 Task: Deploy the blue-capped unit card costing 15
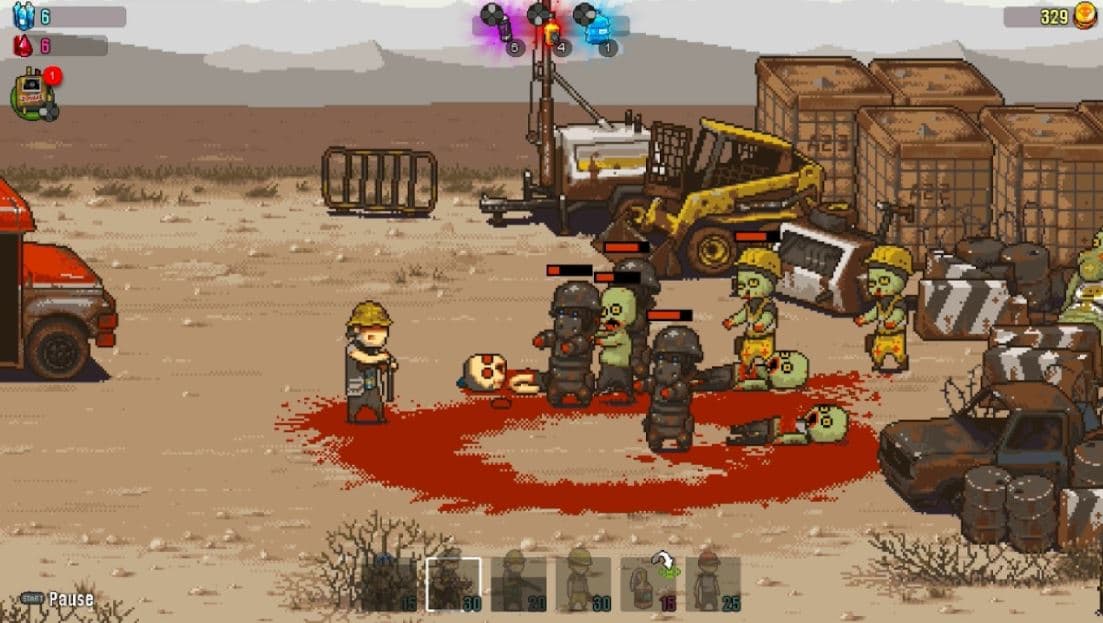tap(391, 584)
